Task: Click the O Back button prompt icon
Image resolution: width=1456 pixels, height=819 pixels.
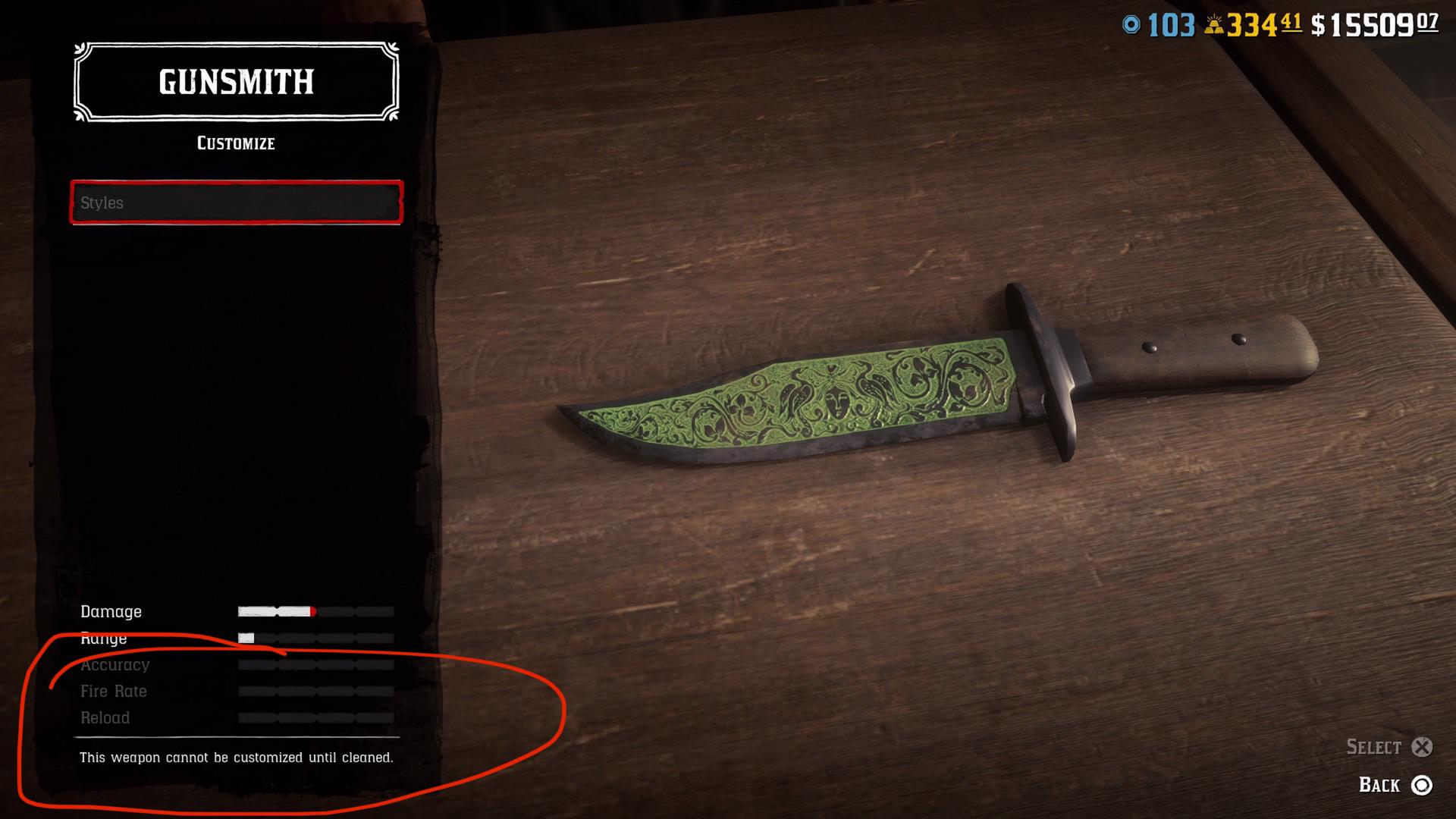Action: click(x=1423, y=786)
